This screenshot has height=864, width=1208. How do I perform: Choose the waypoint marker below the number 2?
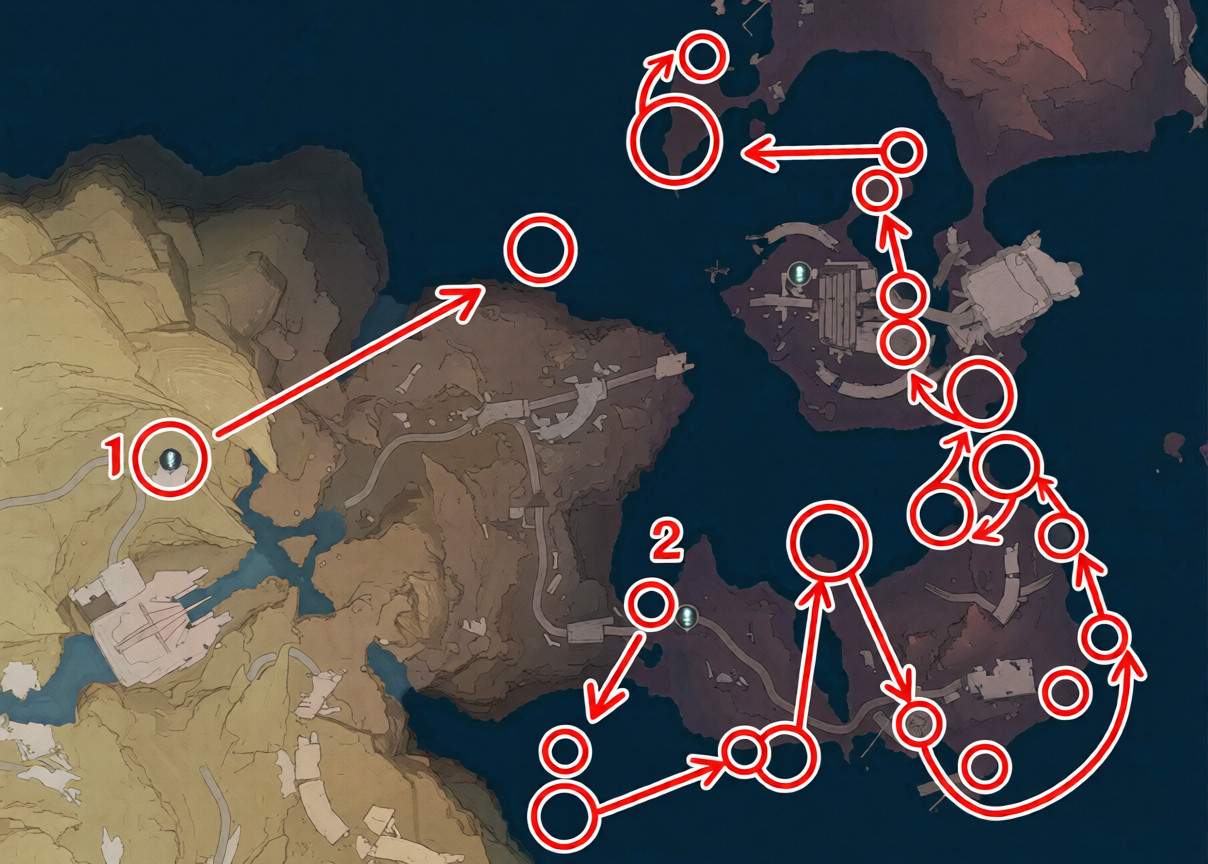pyautogui.click(x=687, y=617)
